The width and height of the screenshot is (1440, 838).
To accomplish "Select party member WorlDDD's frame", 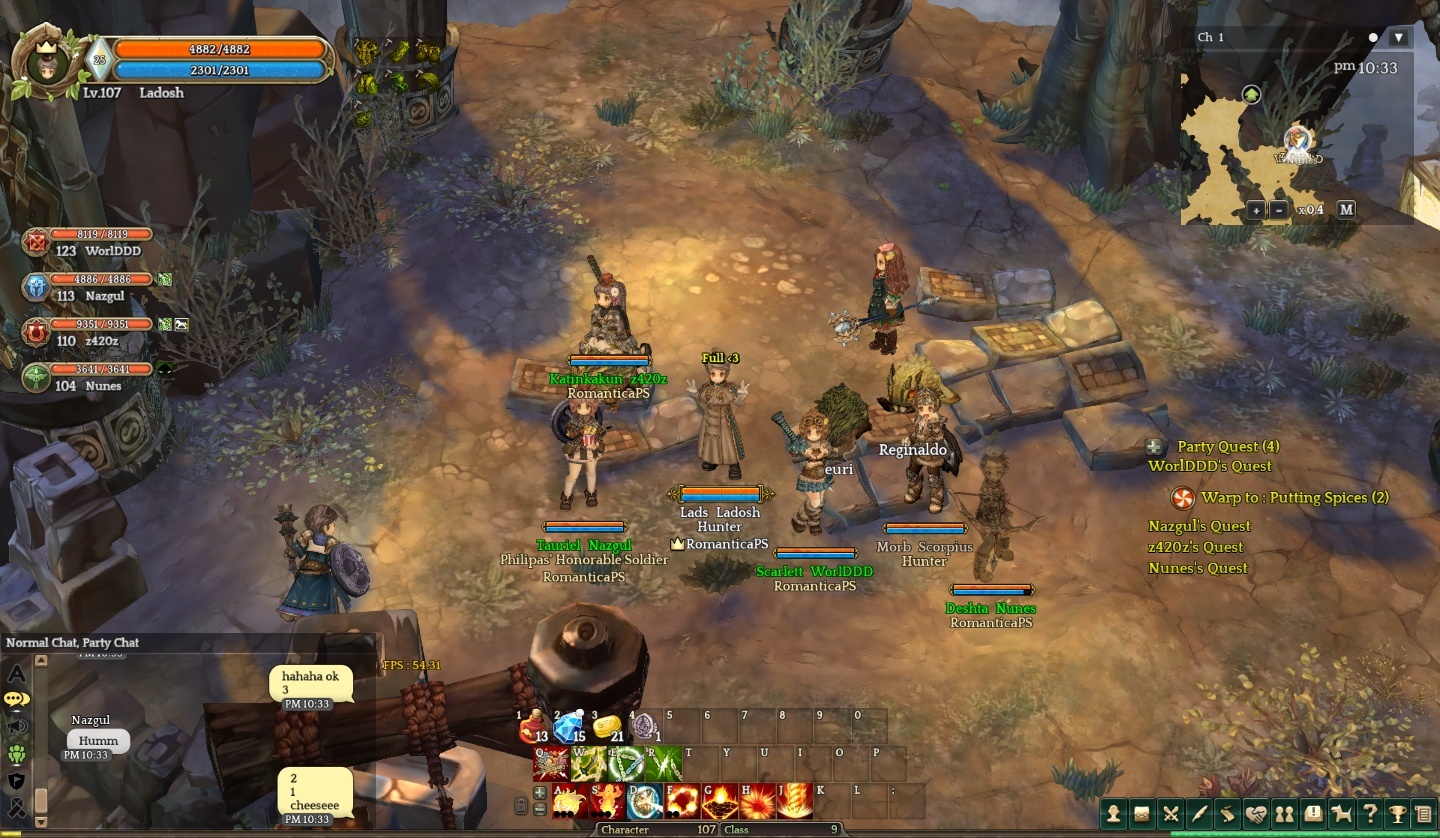I will tap(90, 242).
